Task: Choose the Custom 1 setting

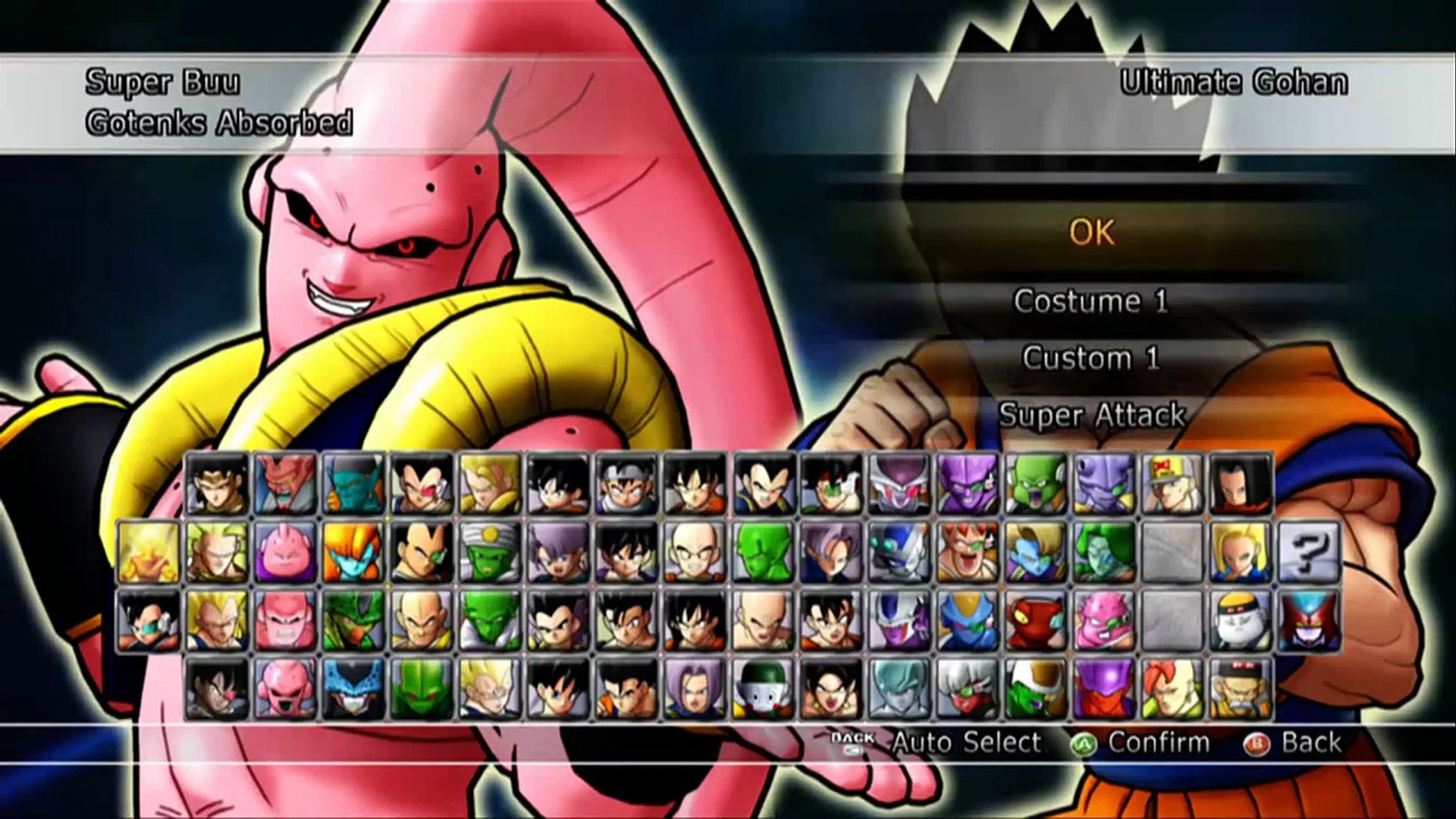Action: [1091, 358]
